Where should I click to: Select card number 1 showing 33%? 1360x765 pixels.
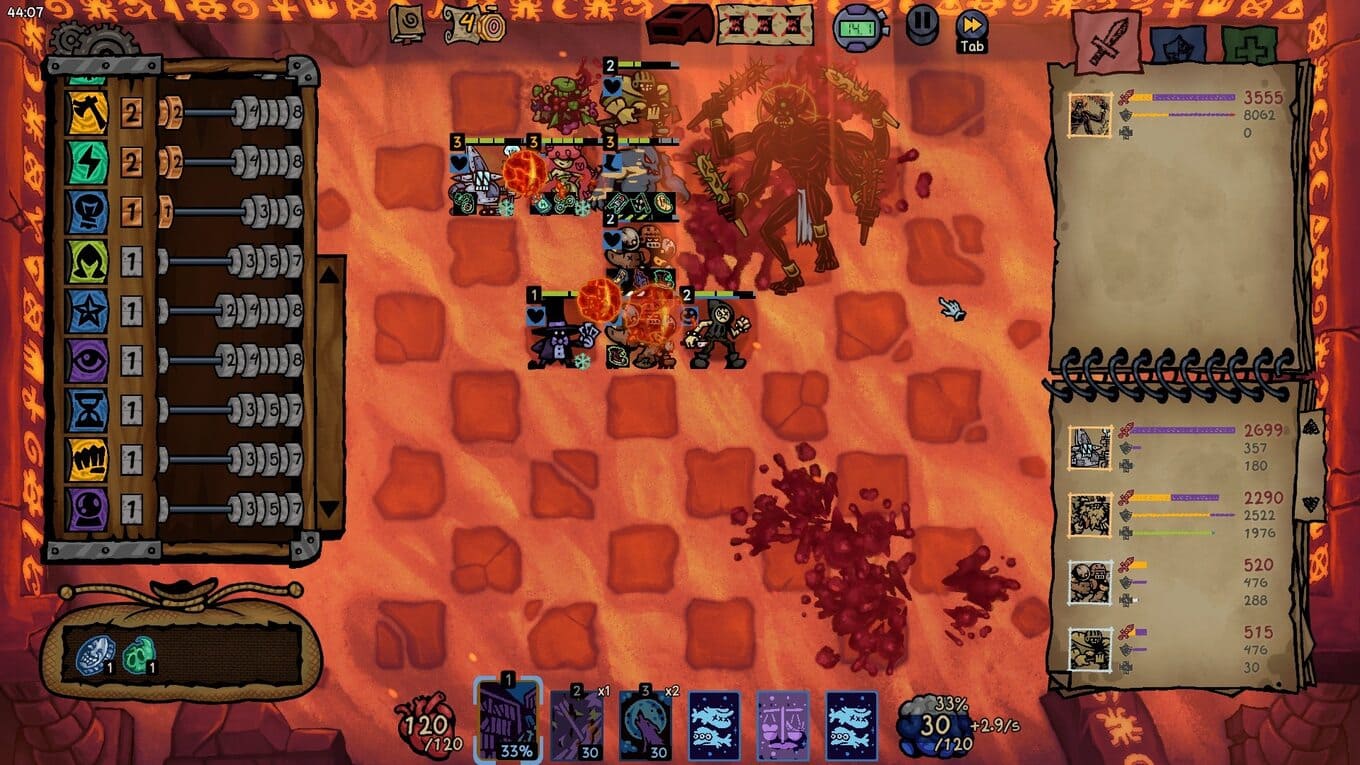click(x=508, y=722)
